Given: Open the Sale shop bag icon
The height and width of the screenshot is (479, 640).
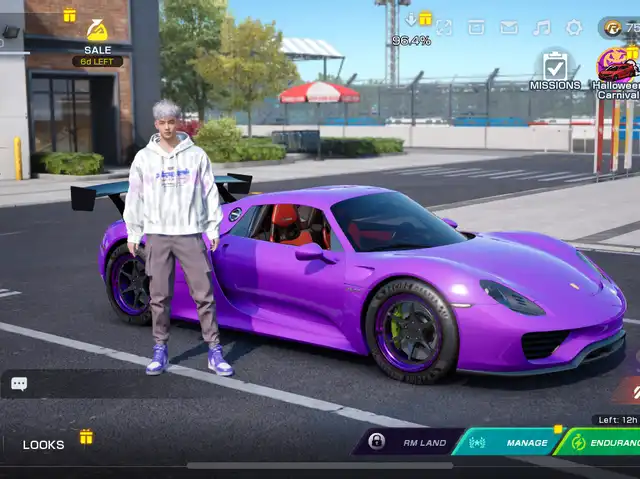Looking at the screenshot, I should point(97,31).
